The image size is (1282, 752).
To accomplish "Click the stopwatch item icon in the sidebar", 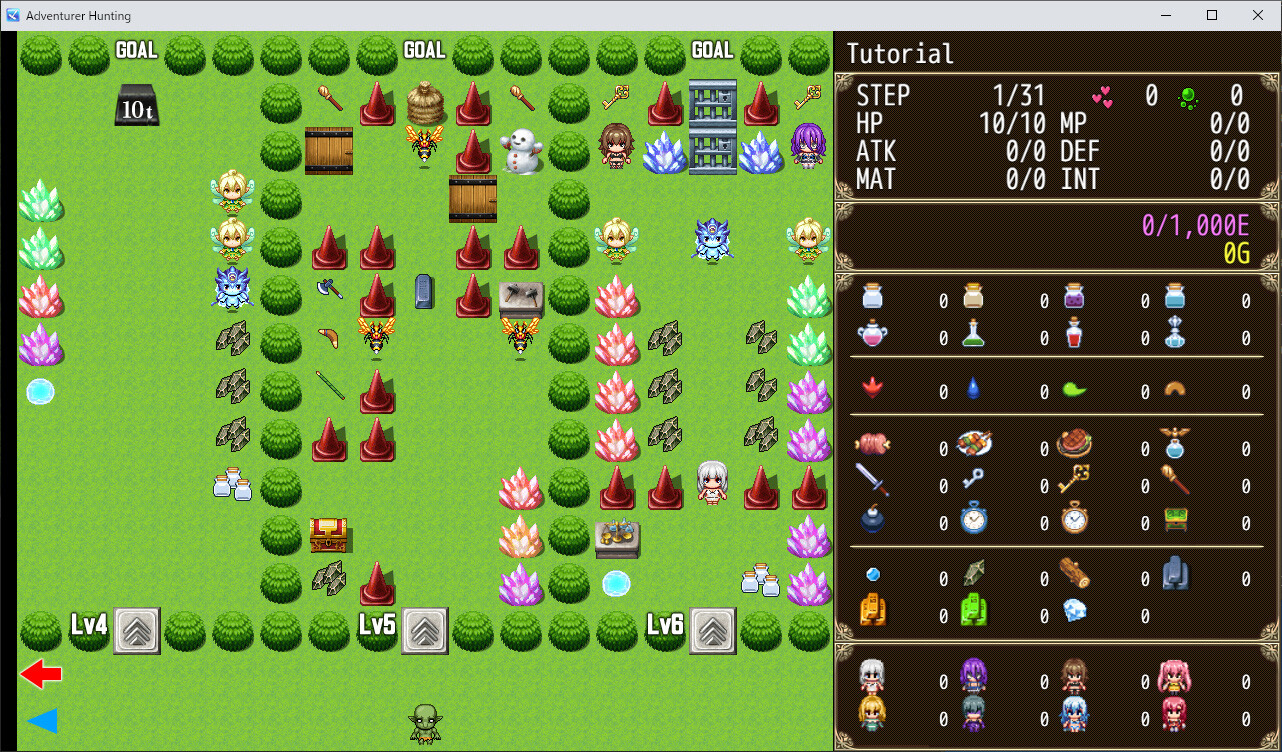I will coord(973,520).
